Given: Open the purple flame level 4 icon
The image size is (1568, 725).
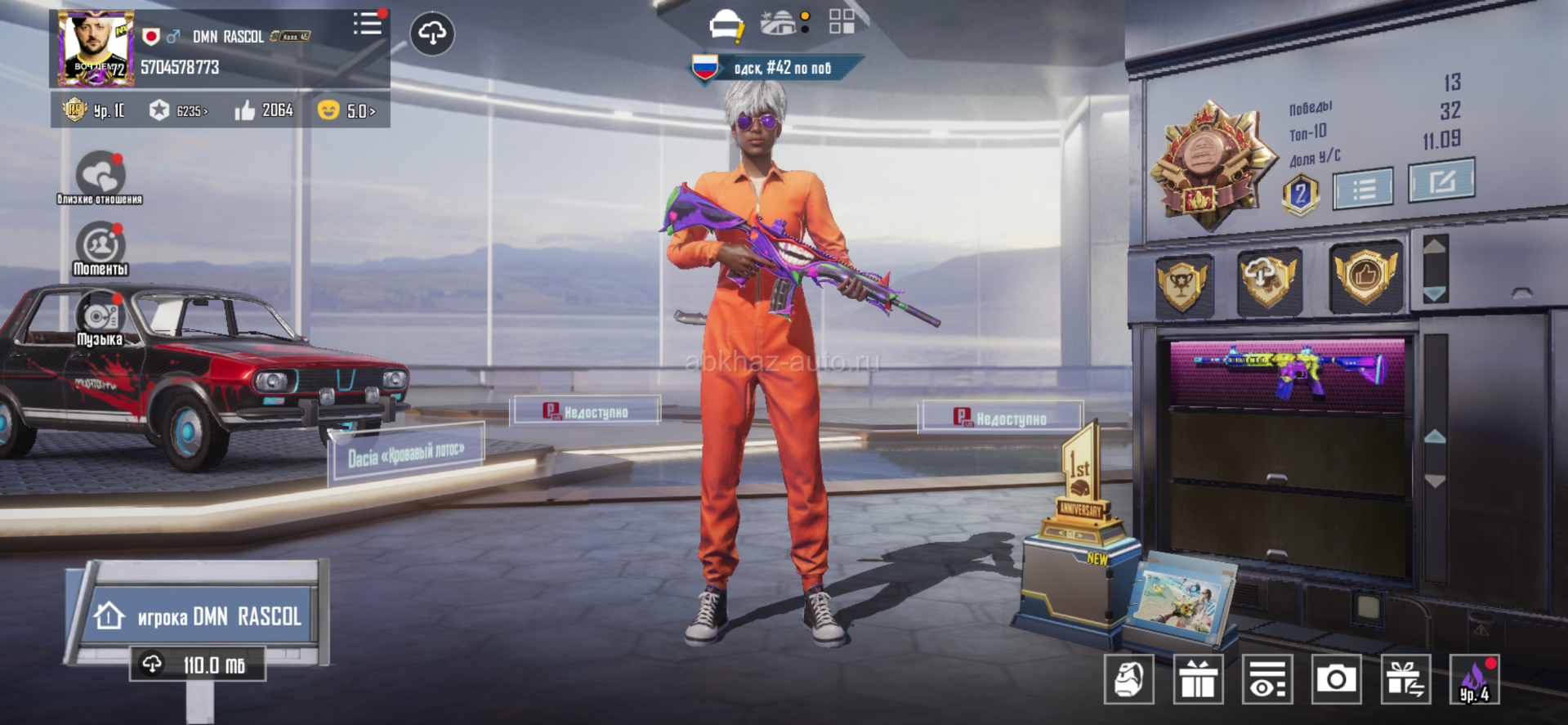Looking at the screenshot, I should (1474, 679).
